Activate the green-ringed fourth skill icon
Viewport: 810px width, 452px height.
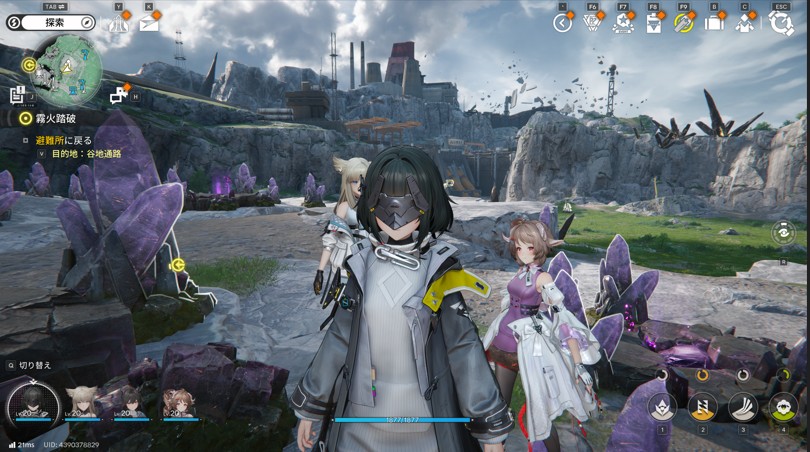point(783,407)
